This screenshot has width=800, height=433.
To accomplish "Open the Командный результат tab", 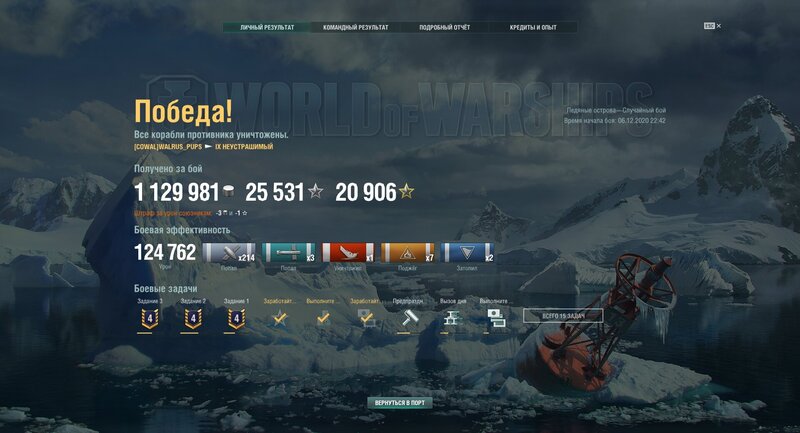I will (355, 27).
